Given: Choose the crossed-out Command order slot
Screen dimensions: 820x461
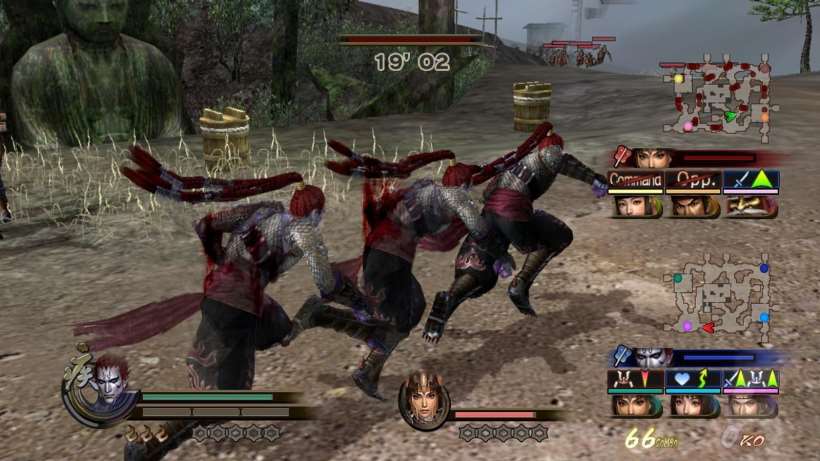Looking at the screenshot, I should coord(636,181).
